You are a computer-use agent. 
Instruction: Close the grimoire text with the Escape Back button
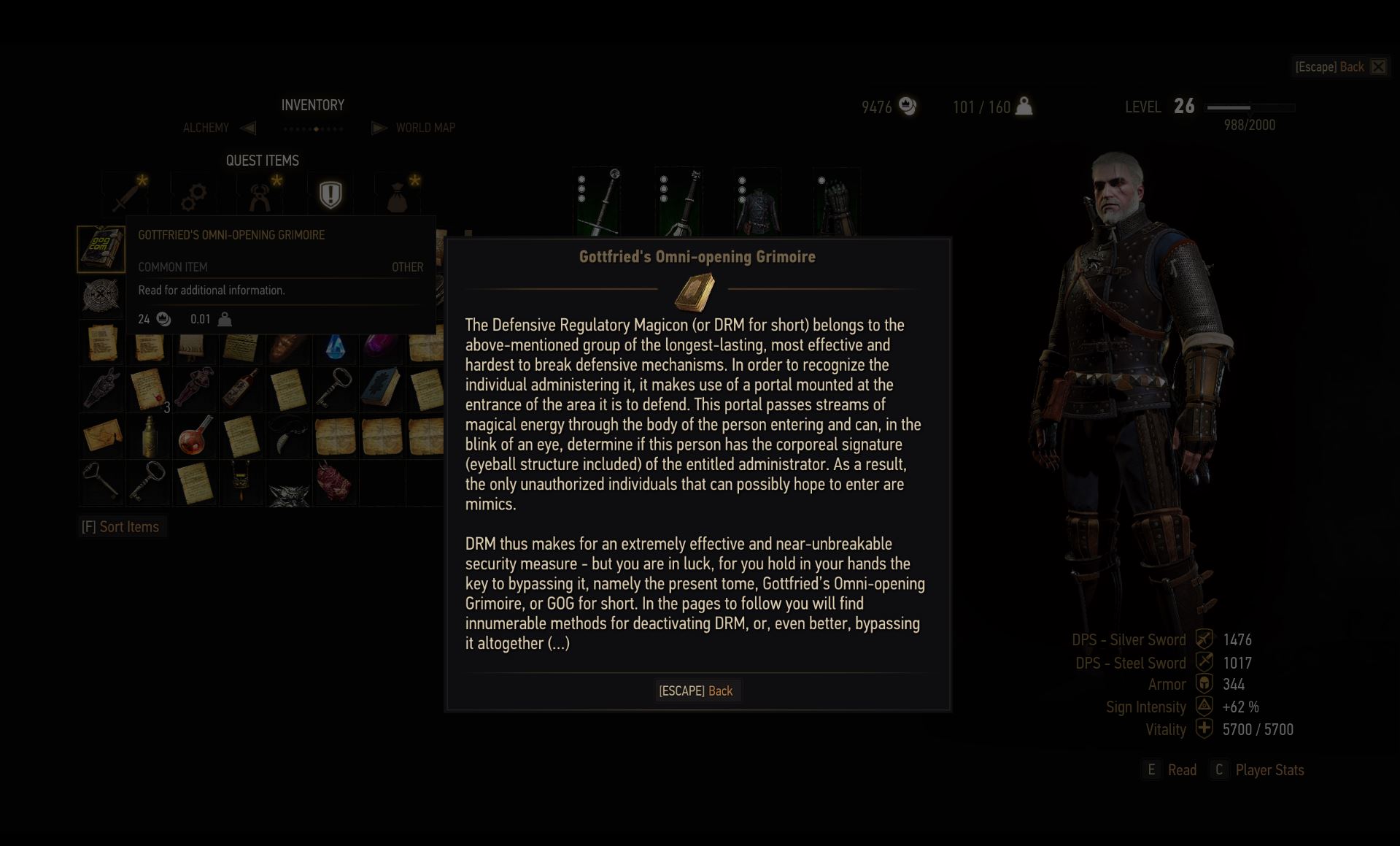tap(696, 691)
